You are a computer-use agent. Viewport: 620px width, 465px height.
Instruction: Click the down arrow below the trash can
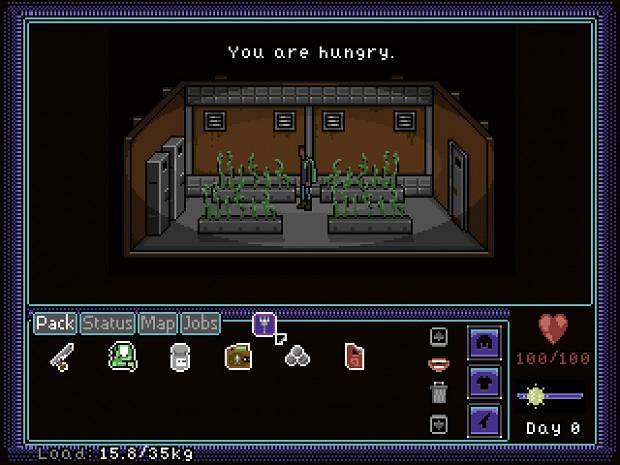pos(437,424)
